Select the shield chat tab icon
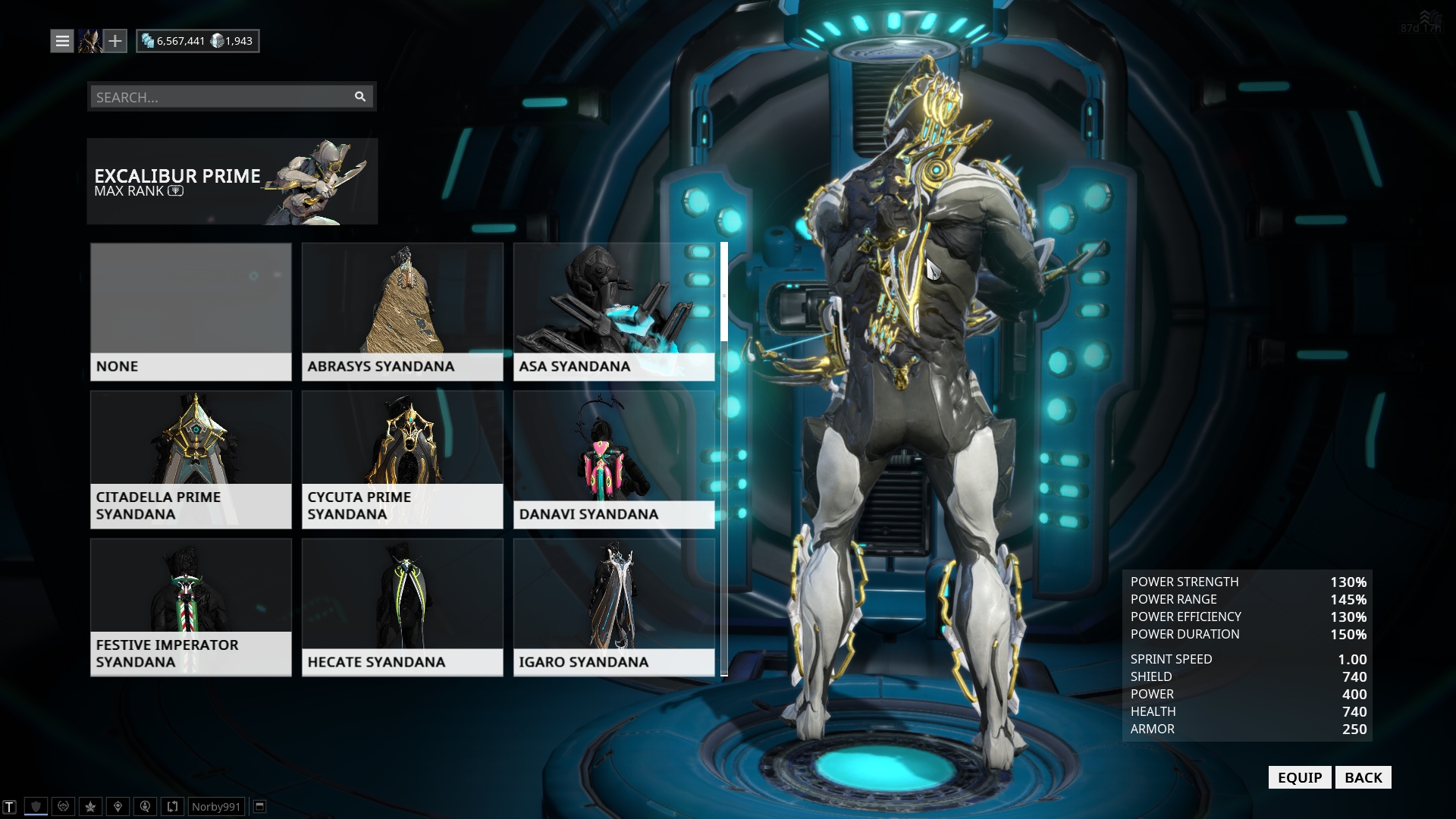 point(36,806)
